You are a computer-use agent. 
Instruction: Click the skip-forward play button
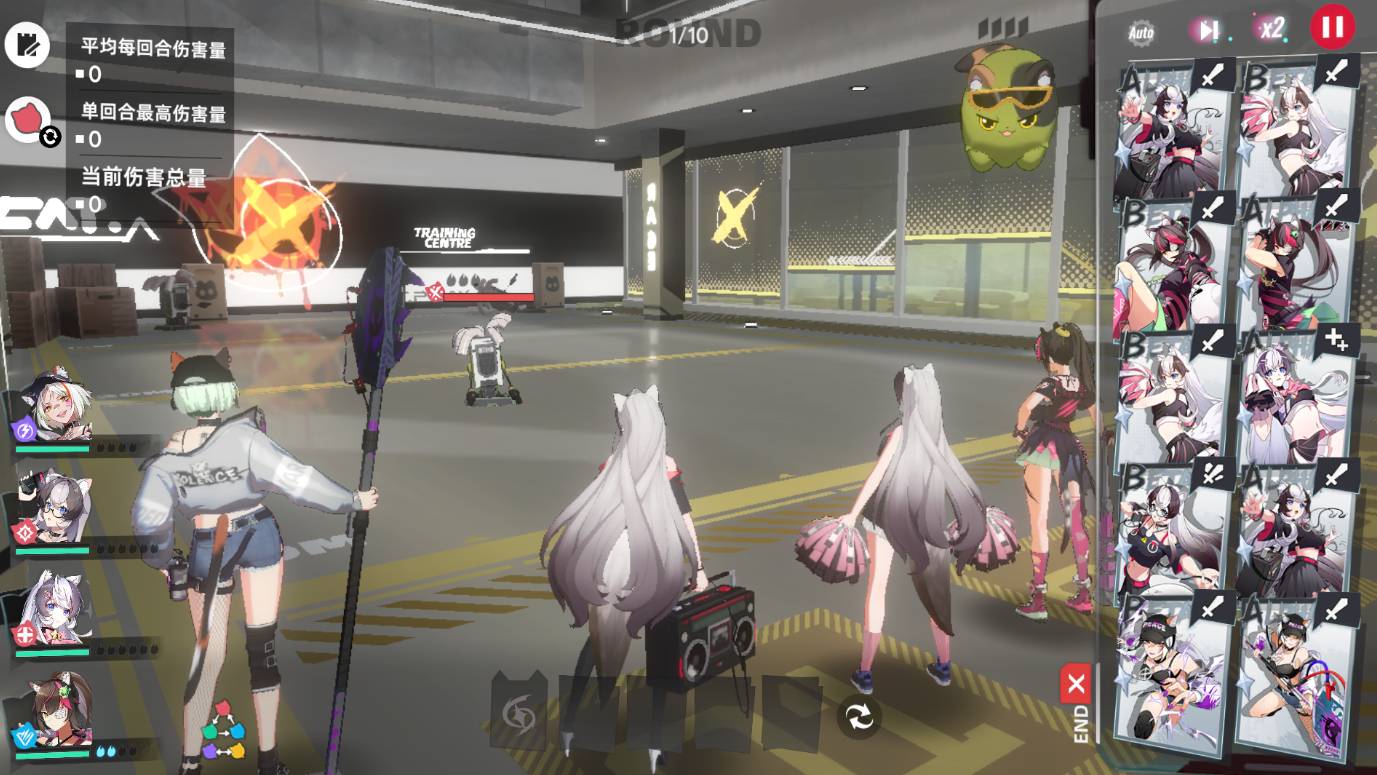[x=1208, y=30]
